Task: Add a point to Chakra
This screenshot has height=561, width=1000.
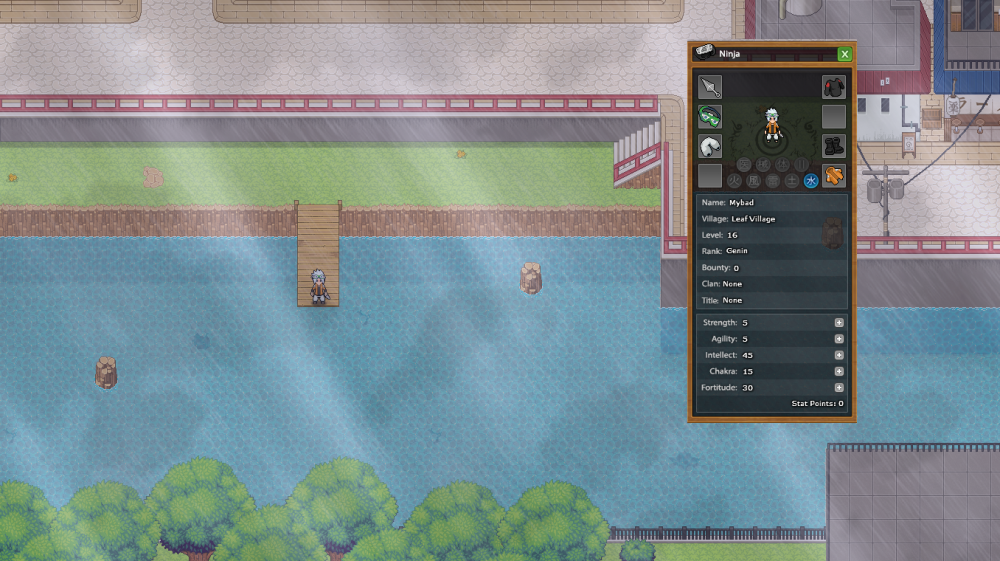Action: point(839,371)
